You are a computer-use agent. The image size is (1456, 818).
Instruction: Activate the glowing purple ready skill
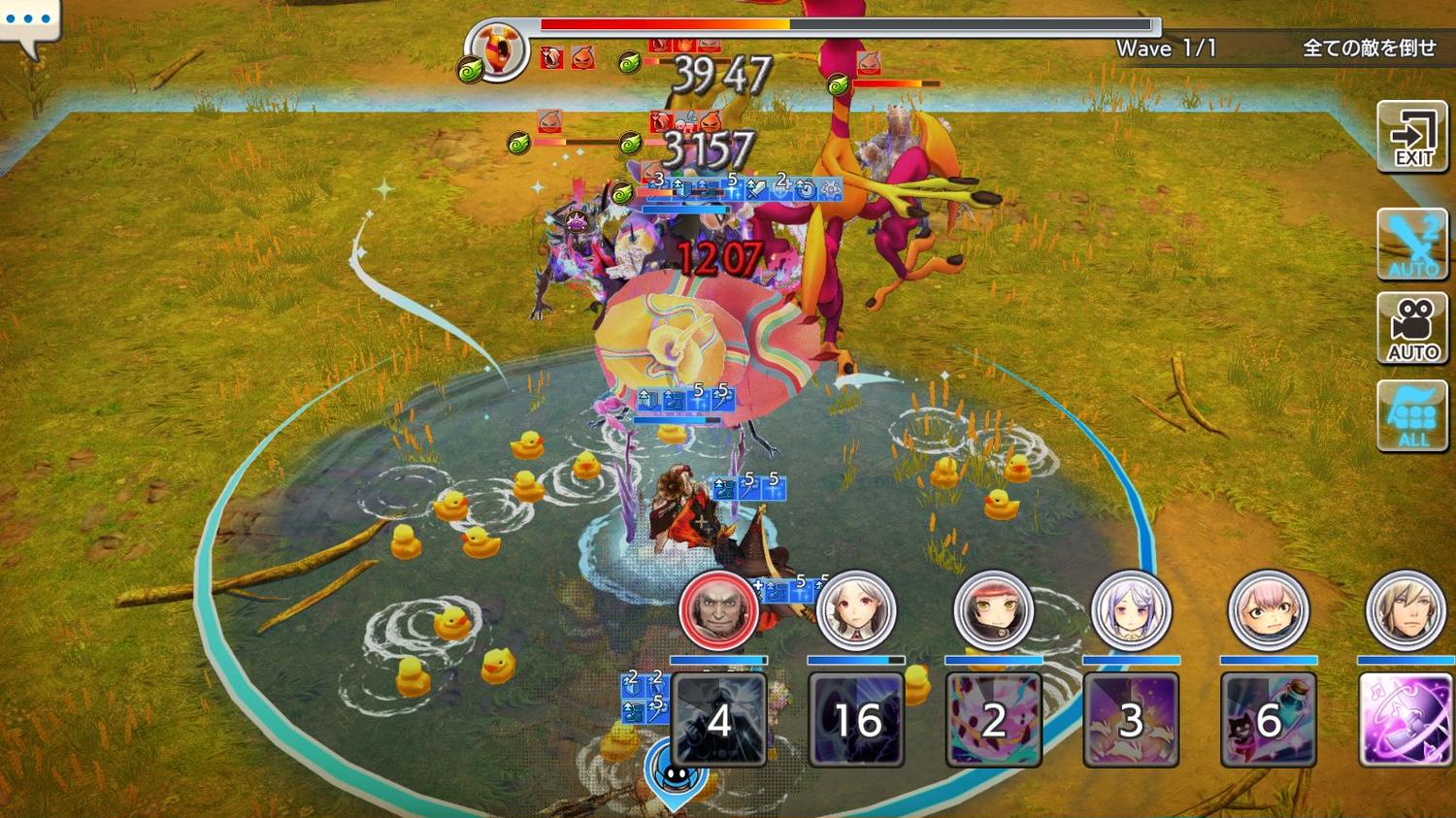pyautogui.click(x=1405, y=719)
